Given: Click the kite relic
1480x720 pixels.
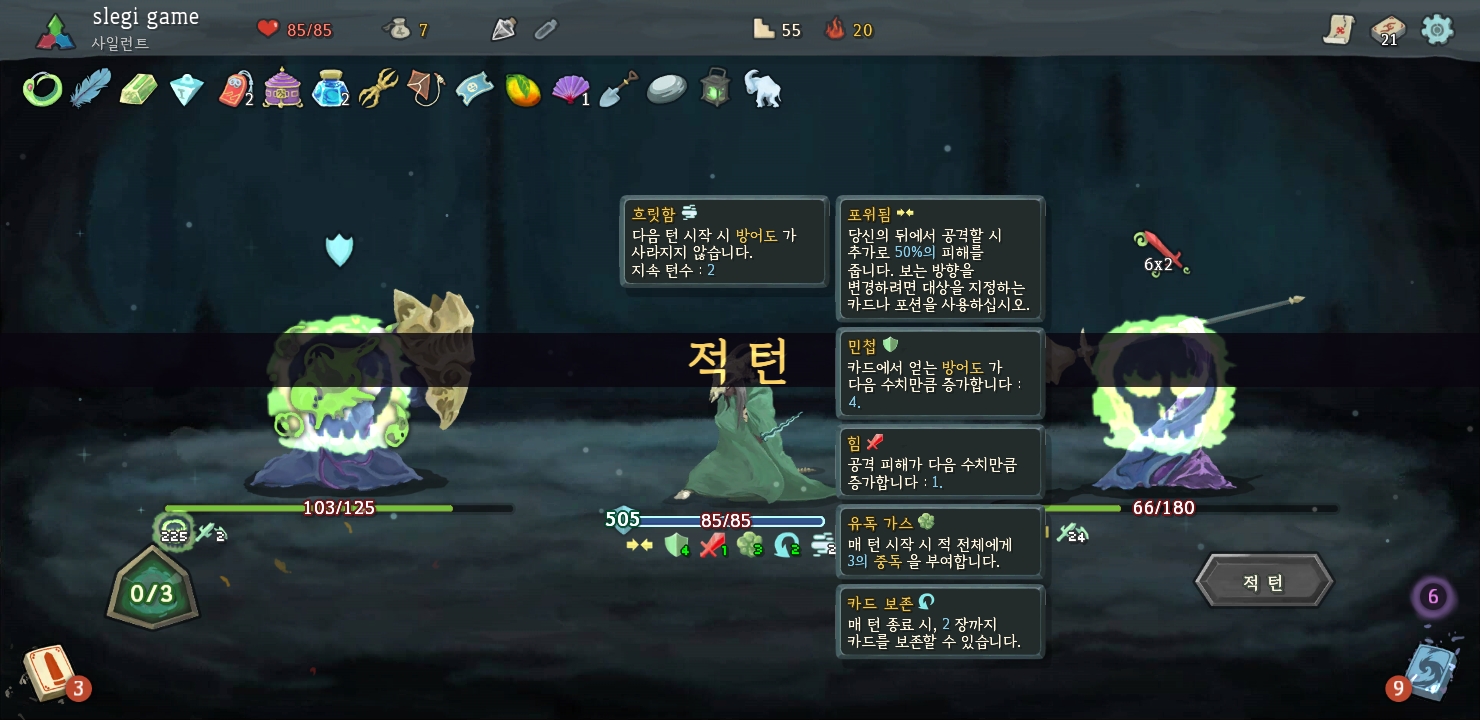Looking at the screenshot, I should [x=425, y=89].
